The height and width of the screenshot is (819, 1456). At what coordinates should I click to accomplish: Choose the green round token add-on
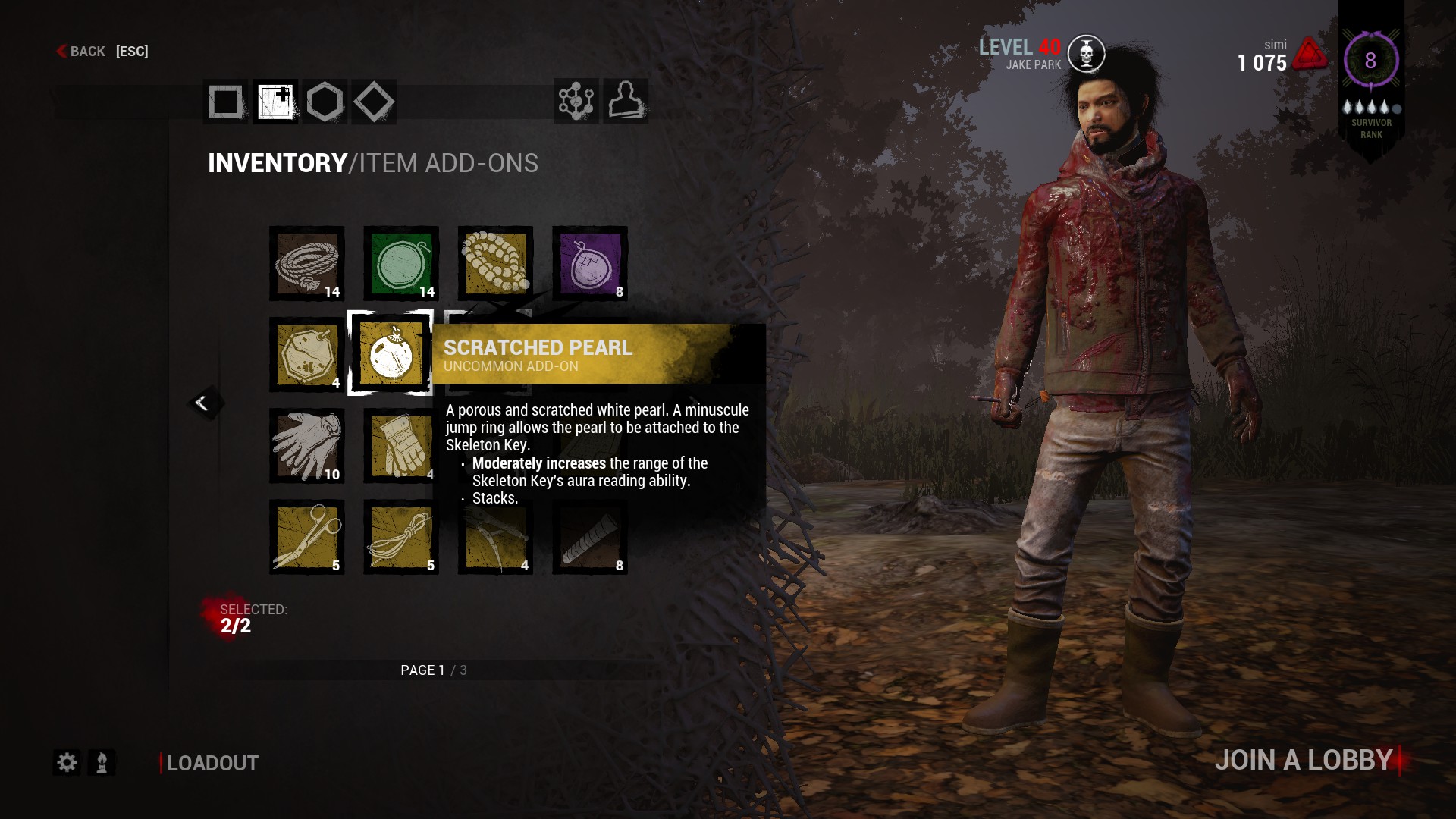coord(401,264)
